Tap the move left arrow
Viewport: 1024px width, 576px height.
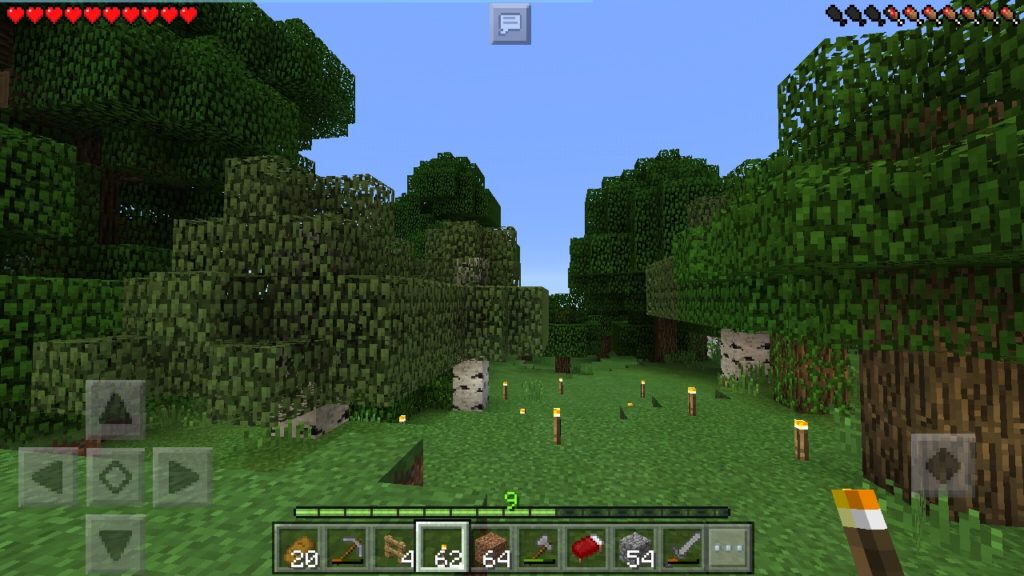(x=47, y=477)
